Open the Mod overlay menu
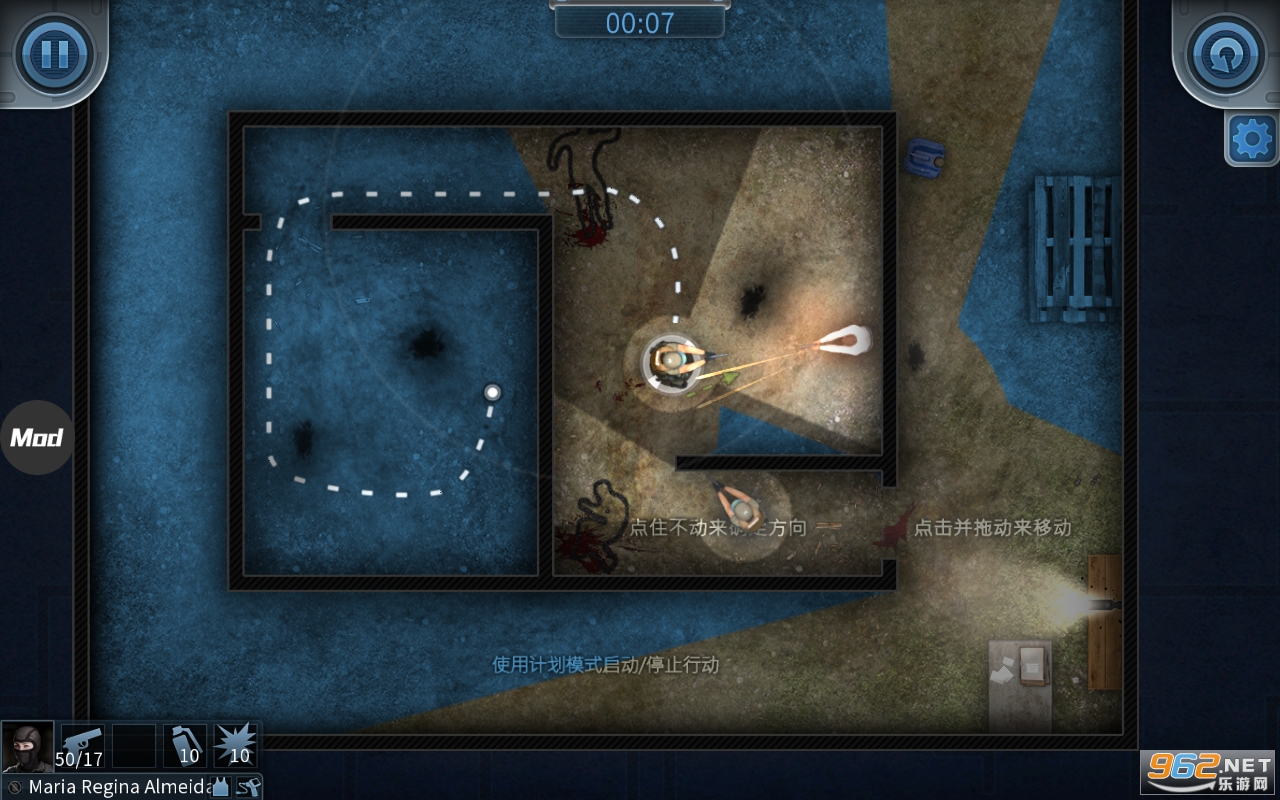Viewport: 1280px width, 800px height. click(x=37, y=437)
